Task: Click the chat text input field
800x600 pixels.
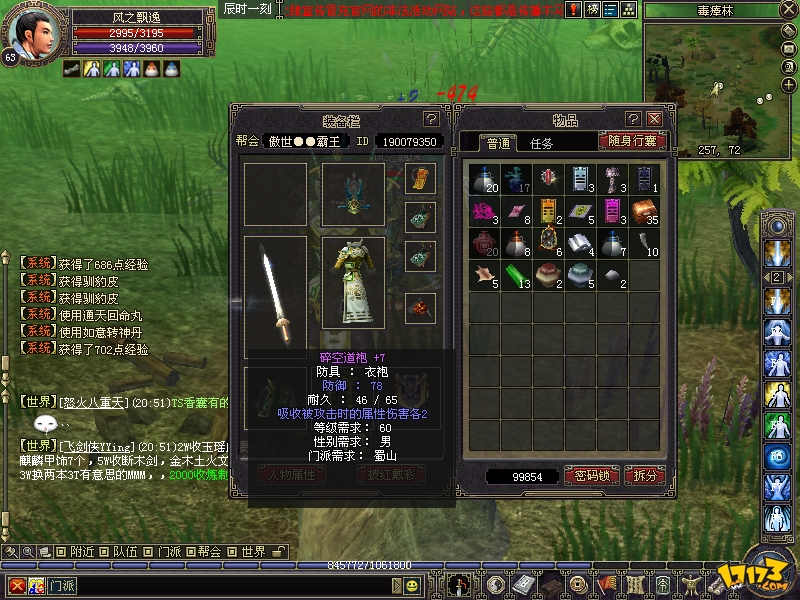Action: (x=250, y=584)
